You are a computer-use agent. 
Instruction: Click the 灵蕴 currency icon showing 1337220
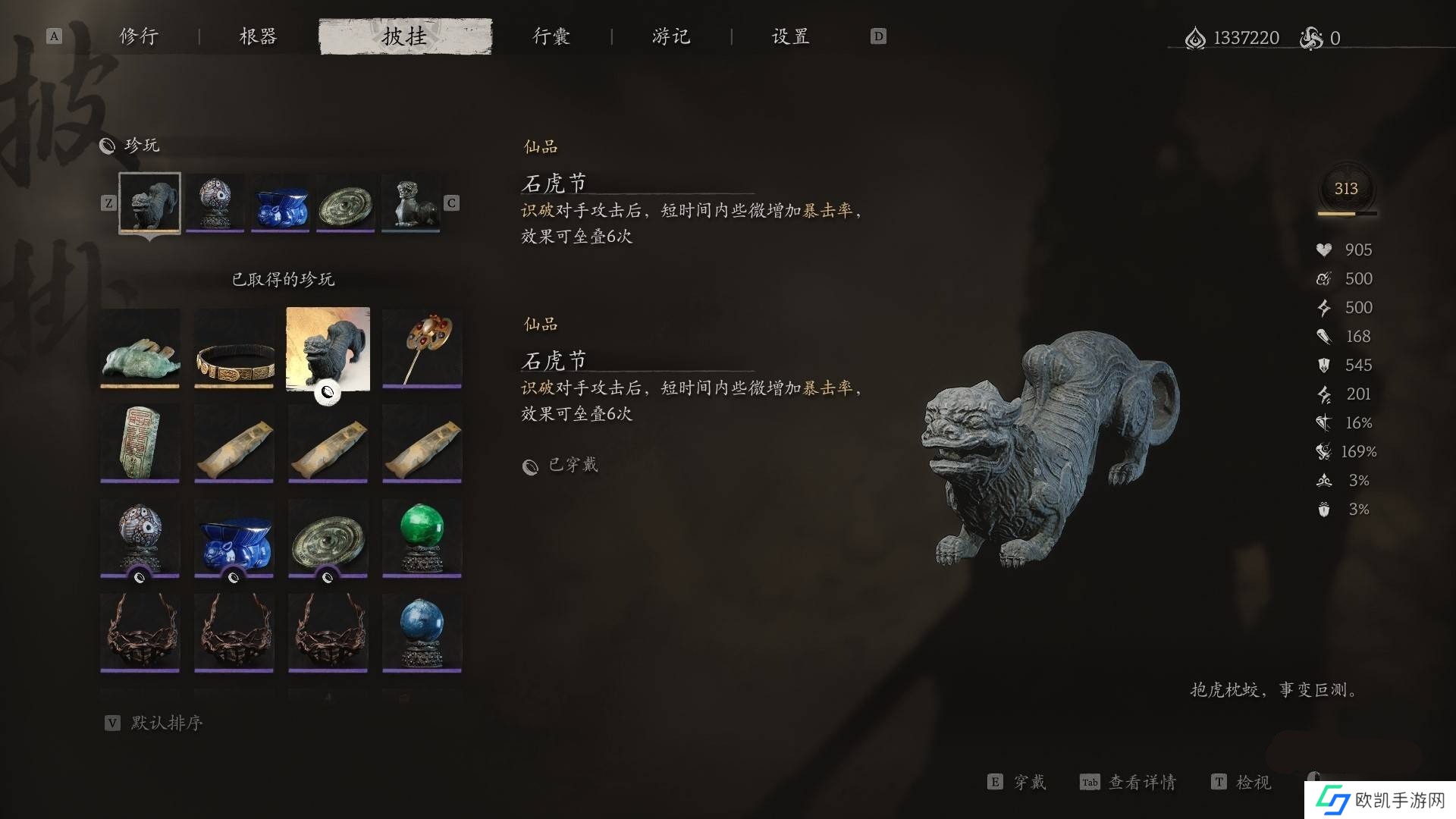[x=1197, y=37]
